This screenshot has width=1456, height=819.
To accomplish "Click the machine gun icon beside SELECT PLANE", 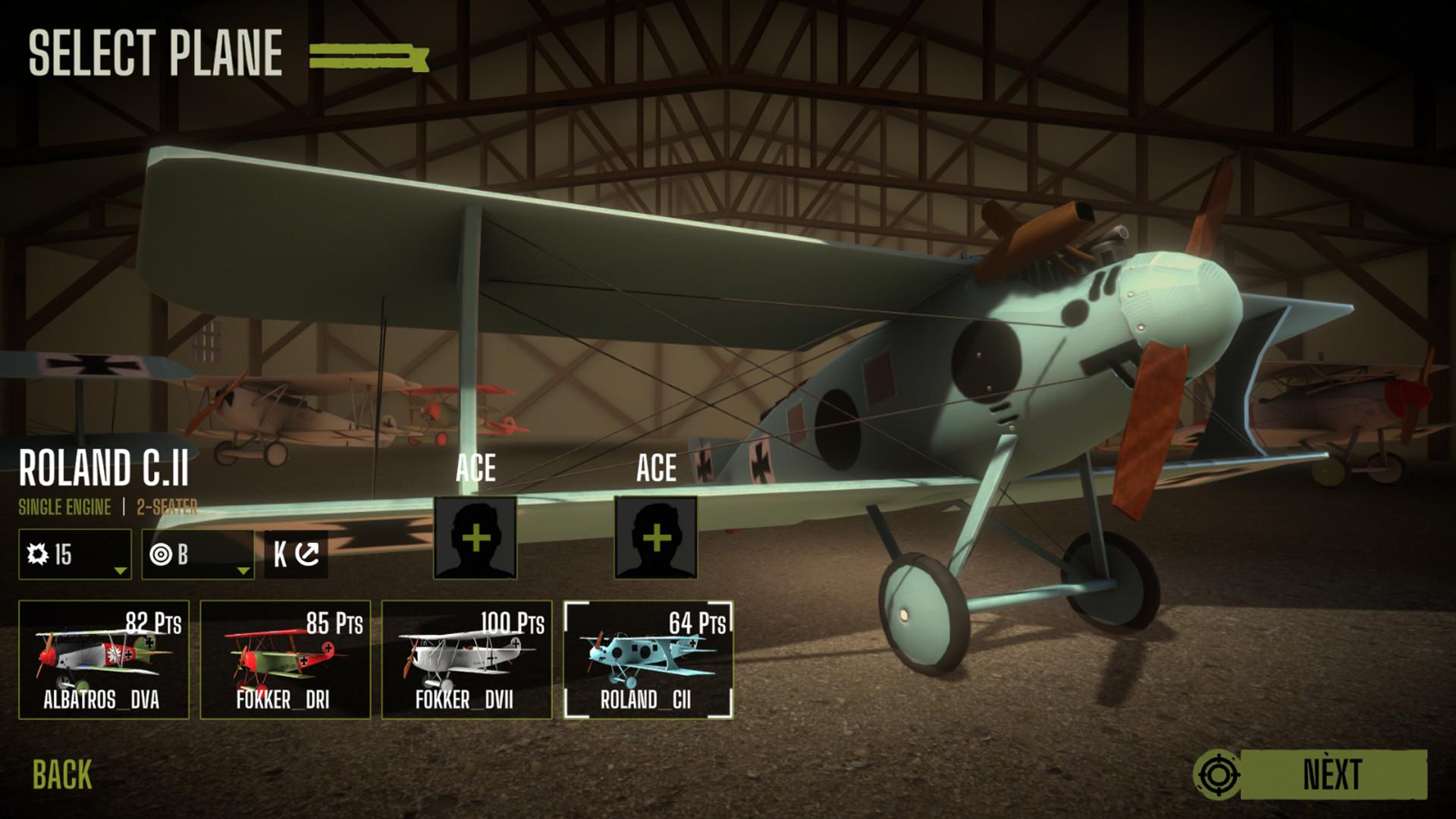I will (368, 55).
